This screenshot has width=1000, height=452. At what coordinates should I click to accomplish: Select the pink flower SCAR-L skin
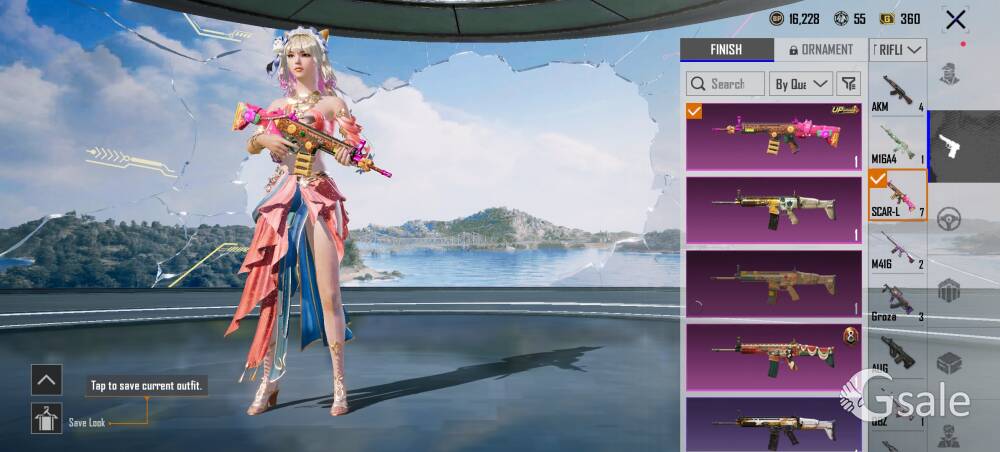[x=773, y=136]
